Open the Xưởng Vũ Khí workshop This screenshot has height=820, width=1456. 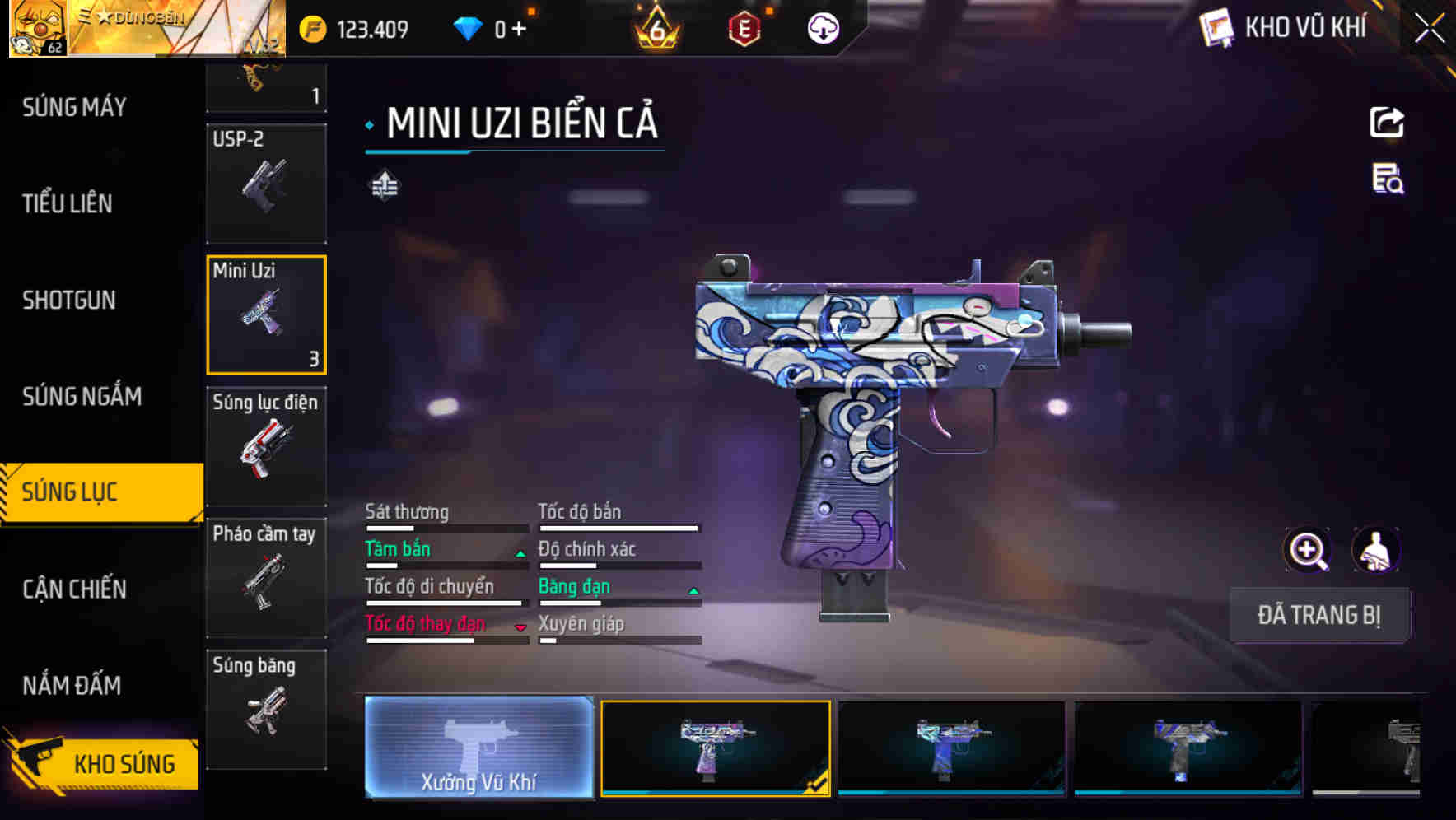pyautogui.click(x=478, y=747)
